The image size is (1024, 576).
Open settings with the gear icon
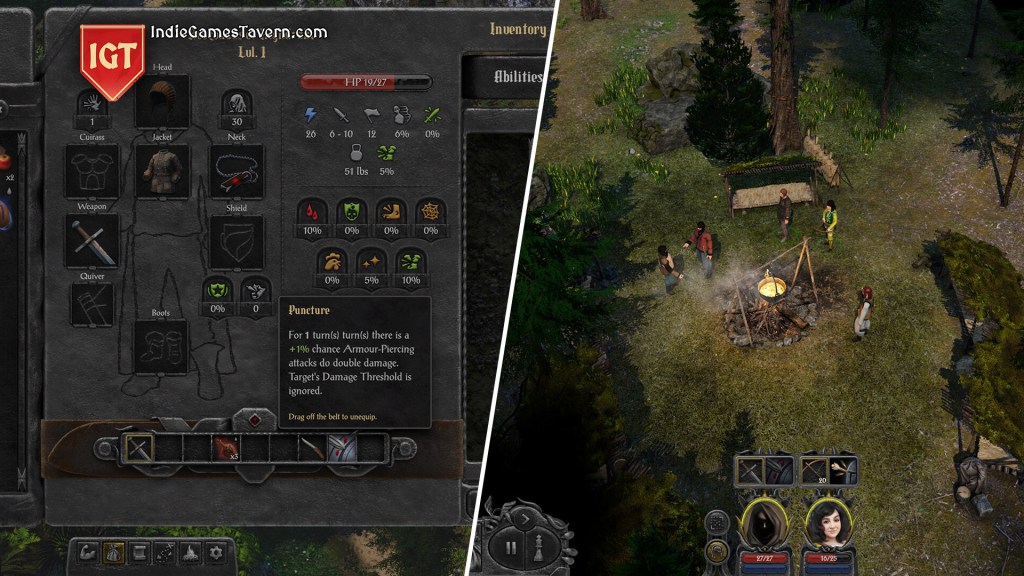point(216,551)
